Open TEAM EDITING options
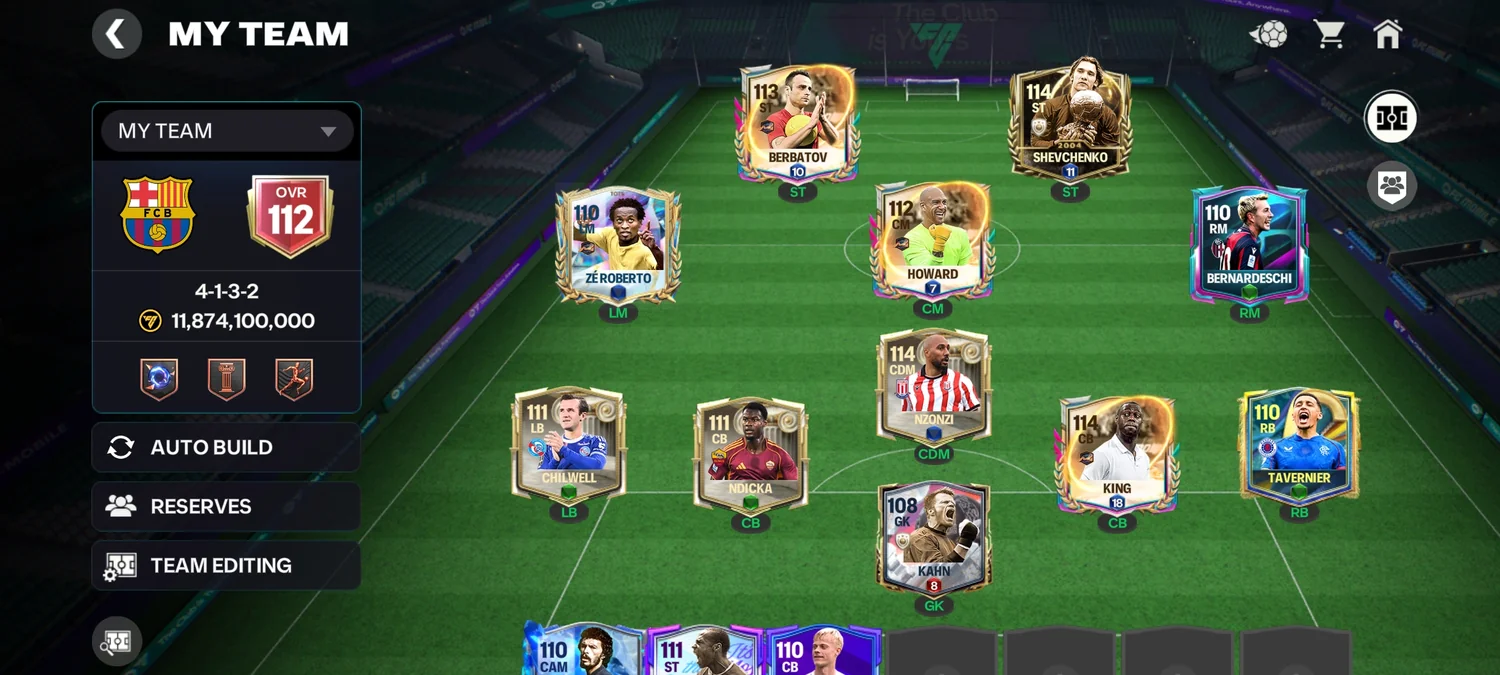1500x675 pixels. (226, 565)
